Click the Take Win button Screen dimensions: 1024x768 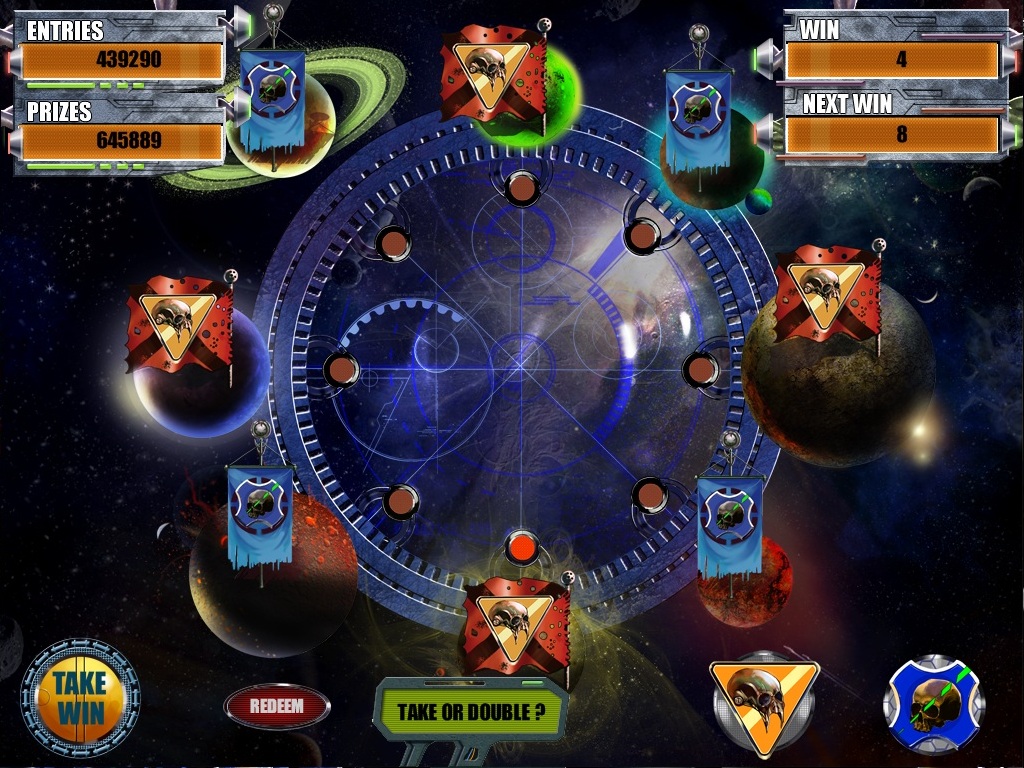tap(80, 698)
